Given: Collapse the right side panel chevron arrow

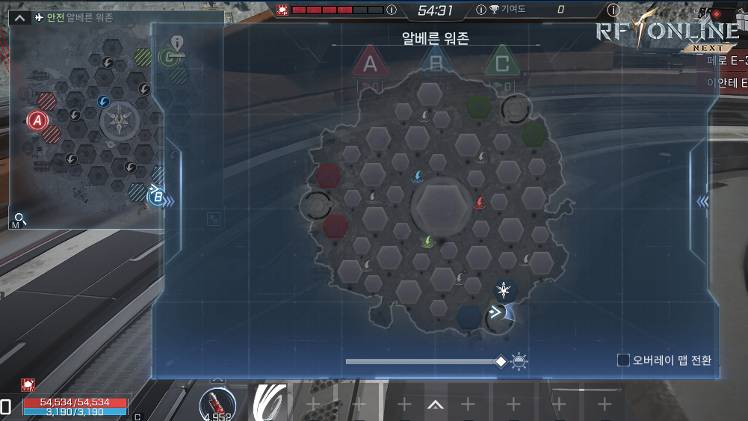Looking at the screenshot, I should 702,201.
